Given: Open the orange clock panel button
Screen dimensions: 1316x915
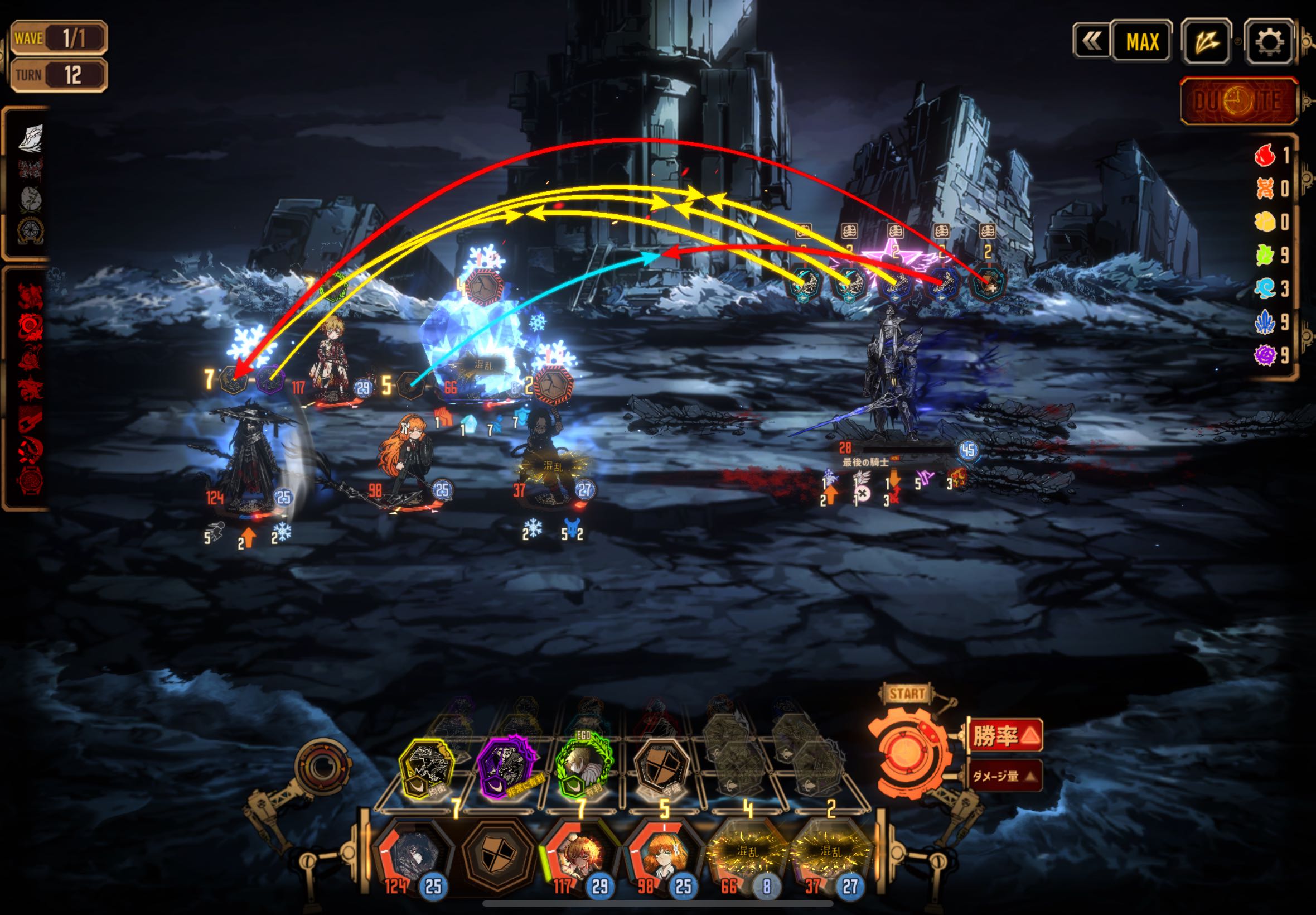Looking at the screenshot, I should tap(1238, 101).
